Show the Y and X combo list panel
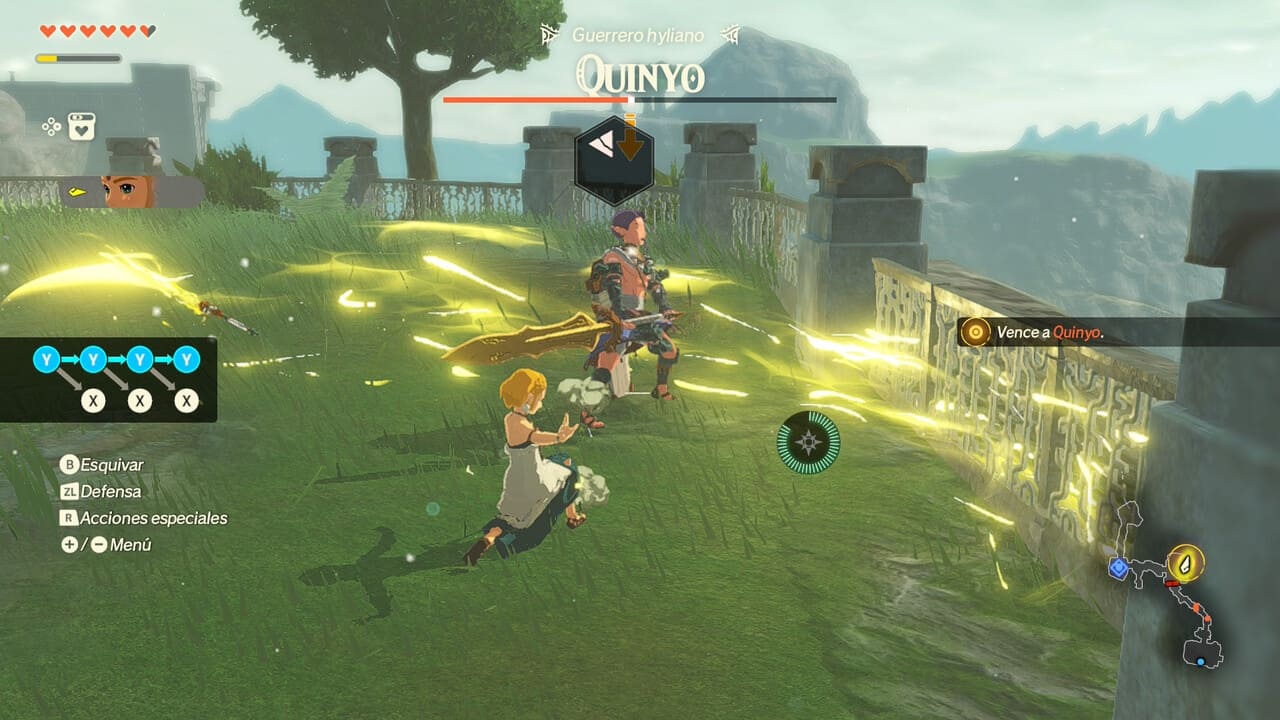Screen dimensions: 1280x720 point(108,379)
